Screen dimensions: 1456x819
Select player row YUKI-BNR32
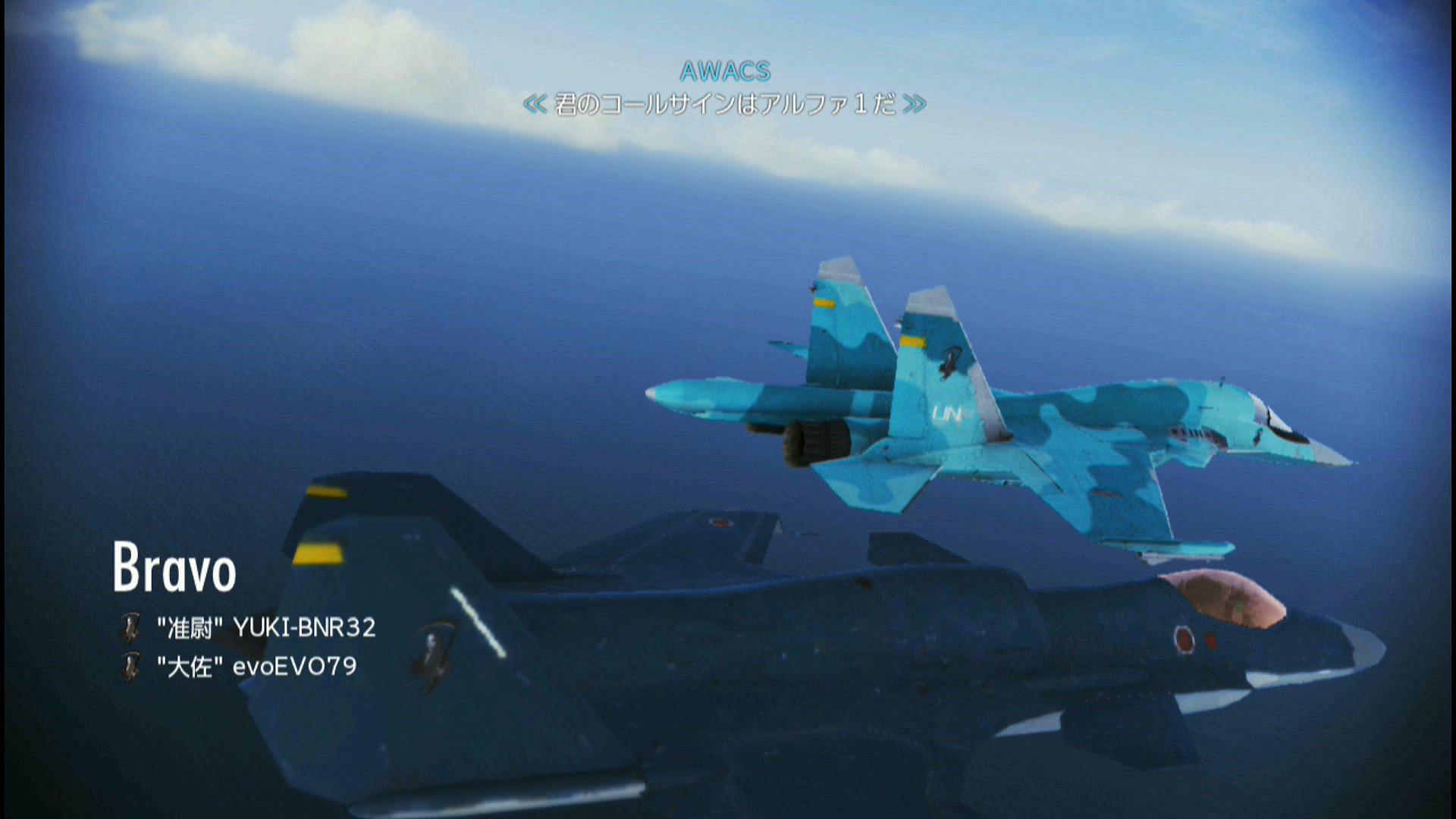click(265, 628)
